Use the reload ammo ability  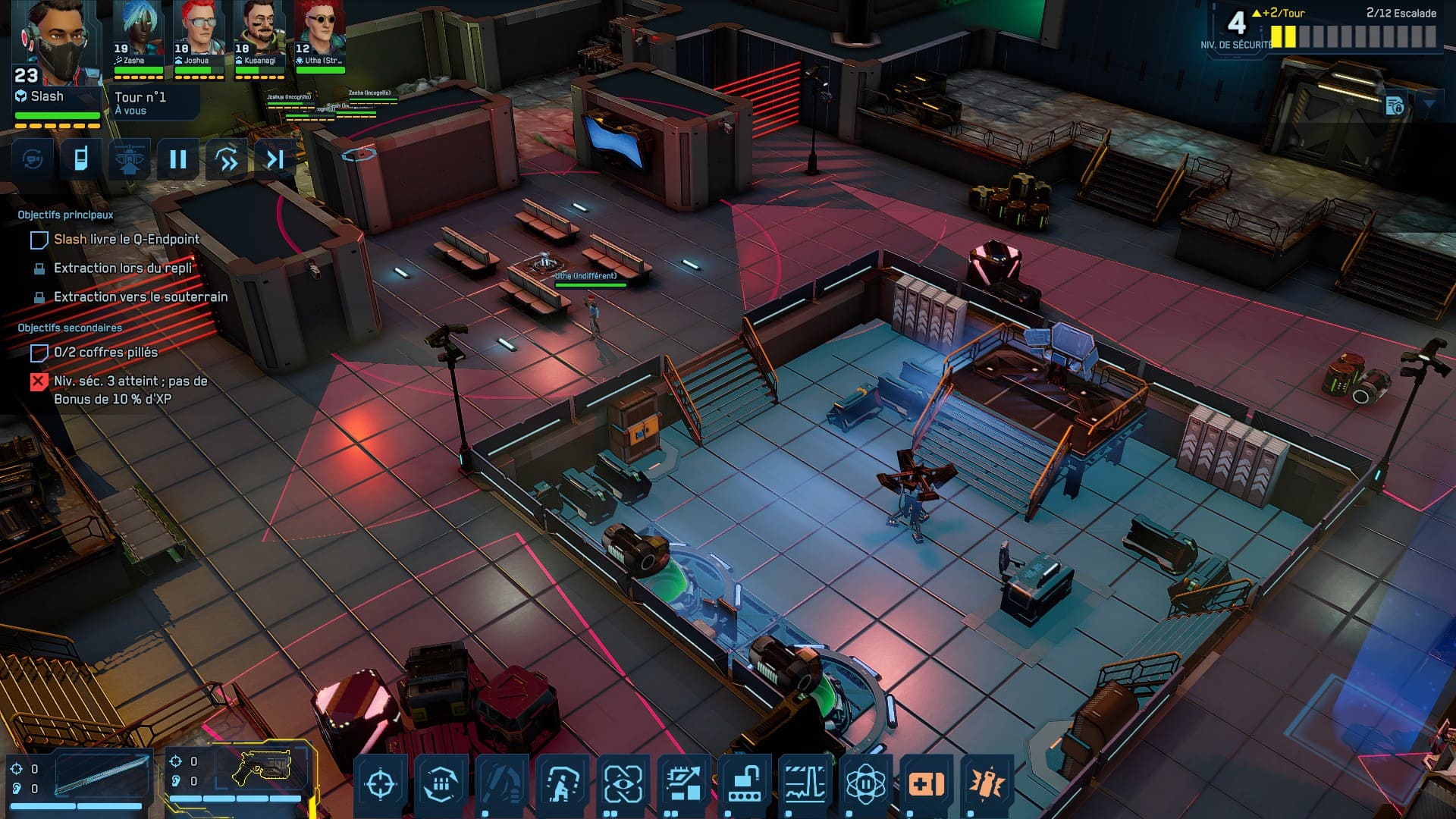[x=441, y=783]
